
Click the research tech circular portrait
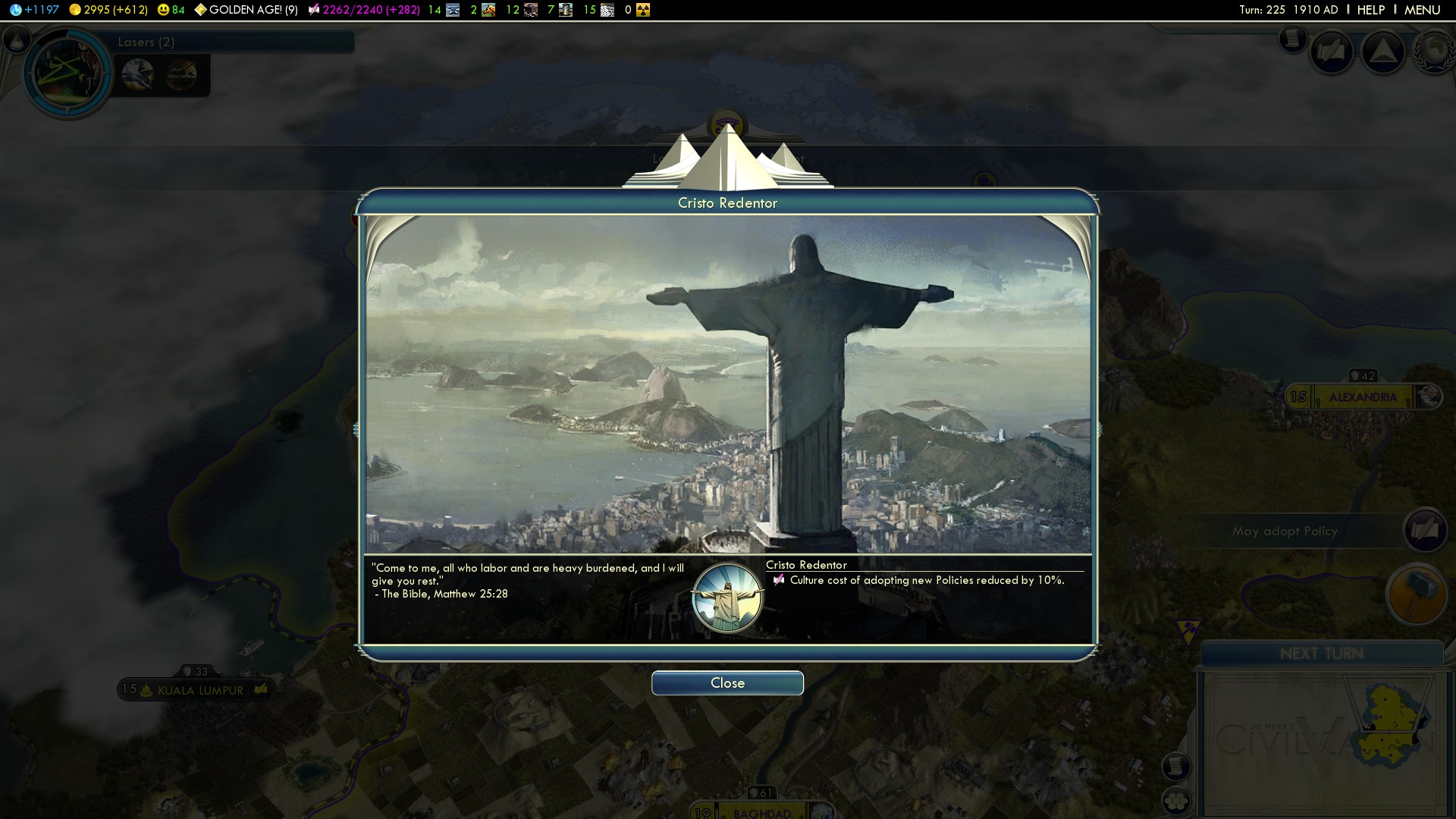point(68,72)
